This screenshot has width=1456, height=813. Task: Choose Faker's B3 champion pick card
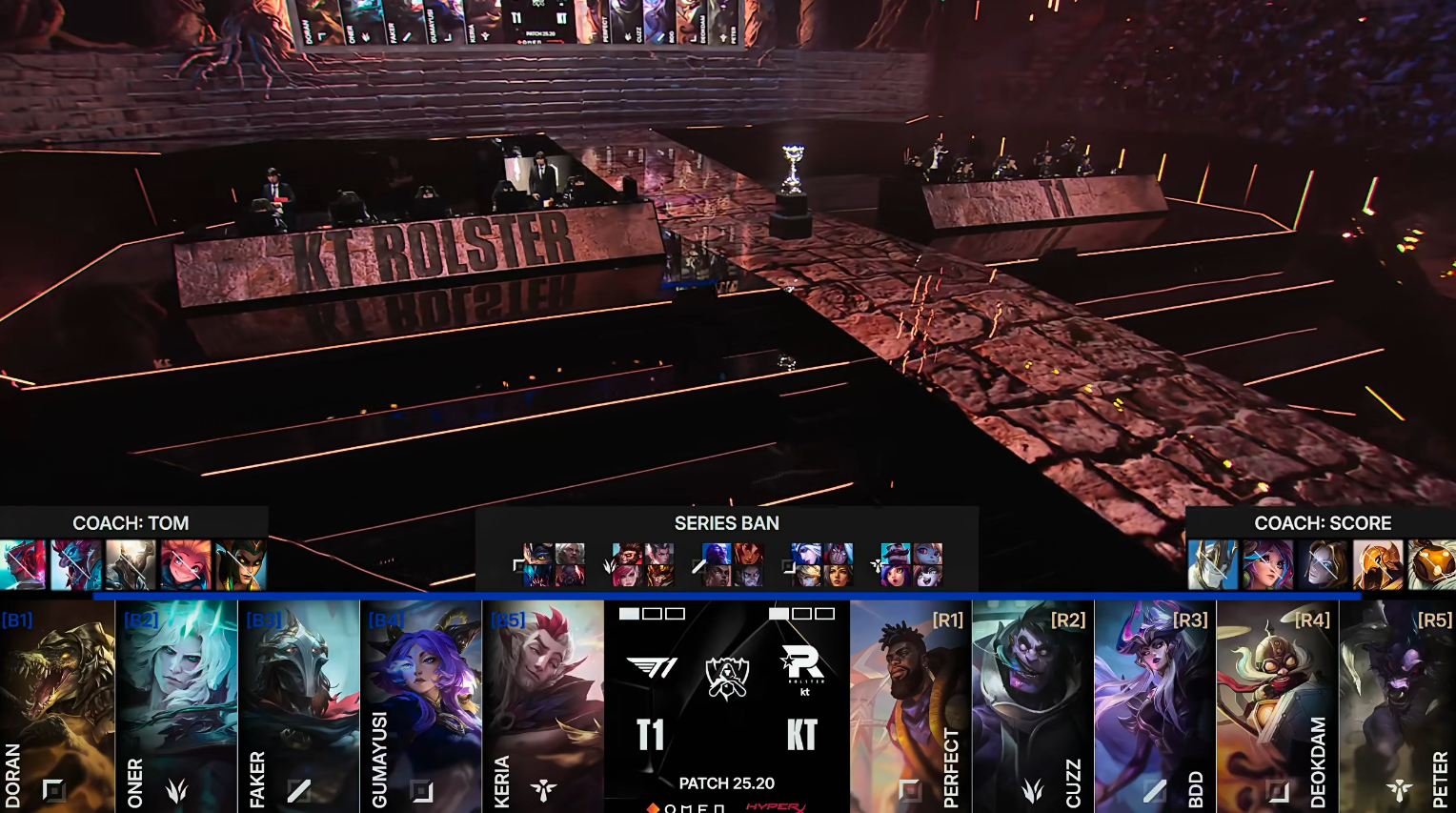298,705
